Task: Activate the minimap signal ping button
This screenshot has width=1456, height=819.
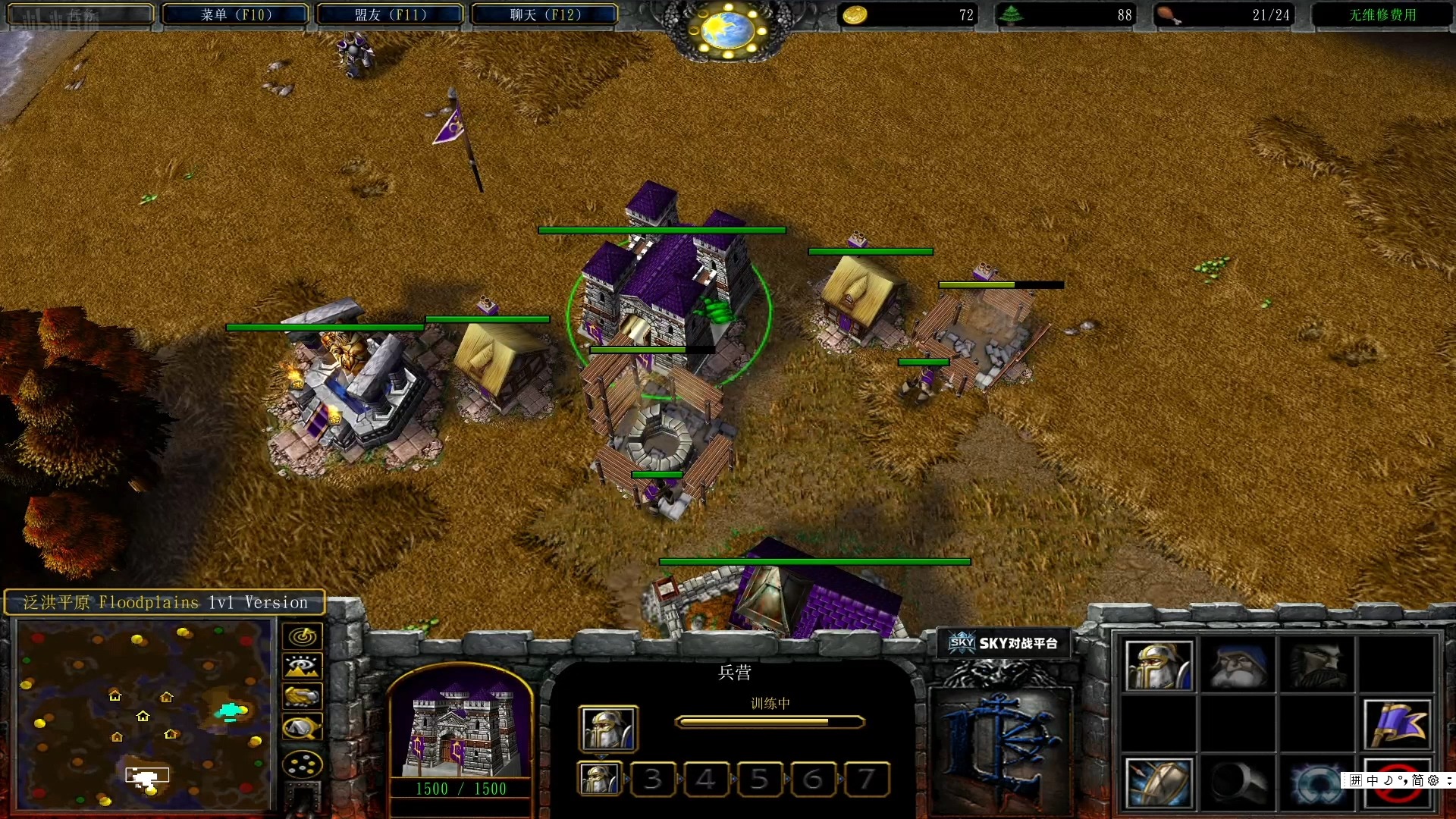Action: pyautogui.click(x=302, y=636)
